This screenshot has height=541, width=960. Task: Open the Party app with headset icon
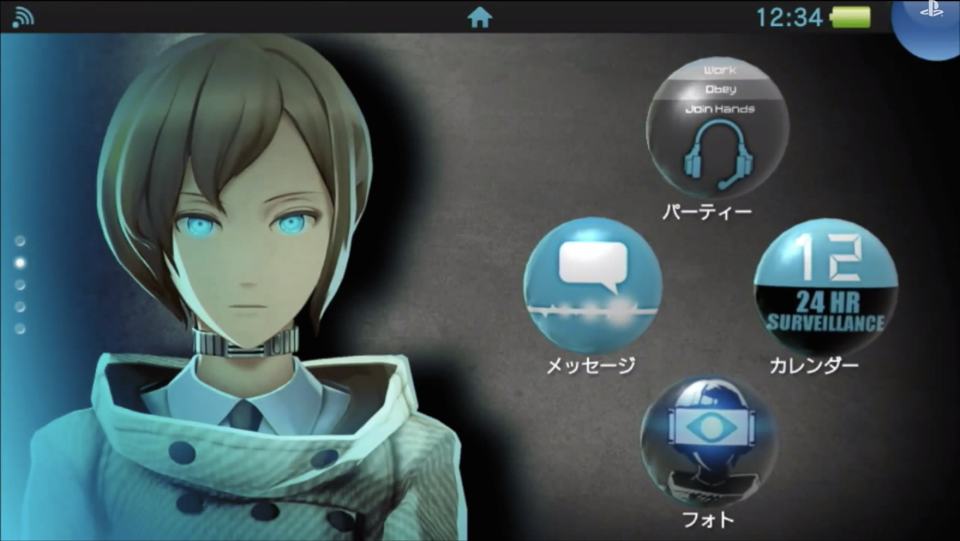[x=717, y=128]
